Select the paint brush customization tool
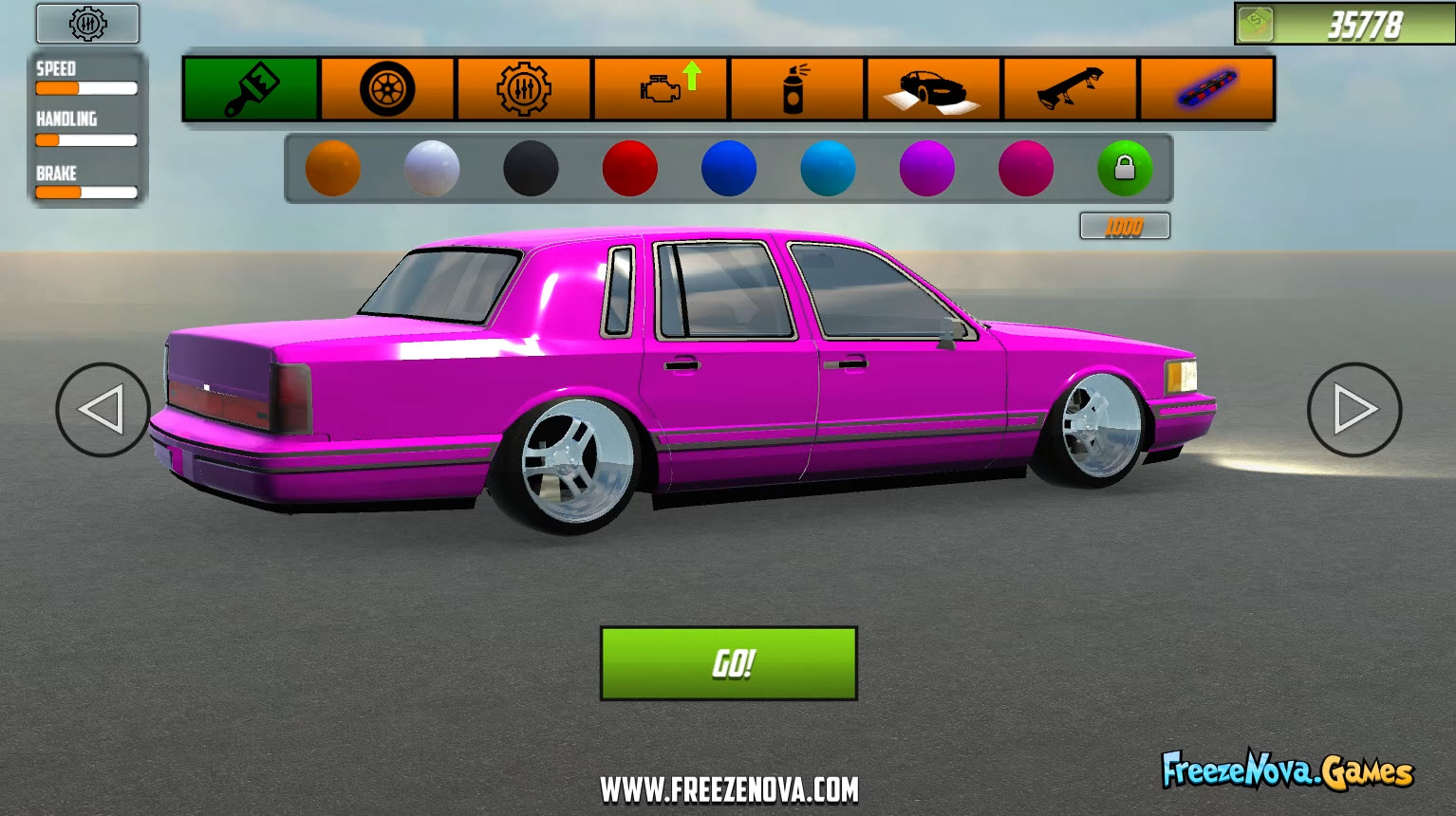 point(250,88)
